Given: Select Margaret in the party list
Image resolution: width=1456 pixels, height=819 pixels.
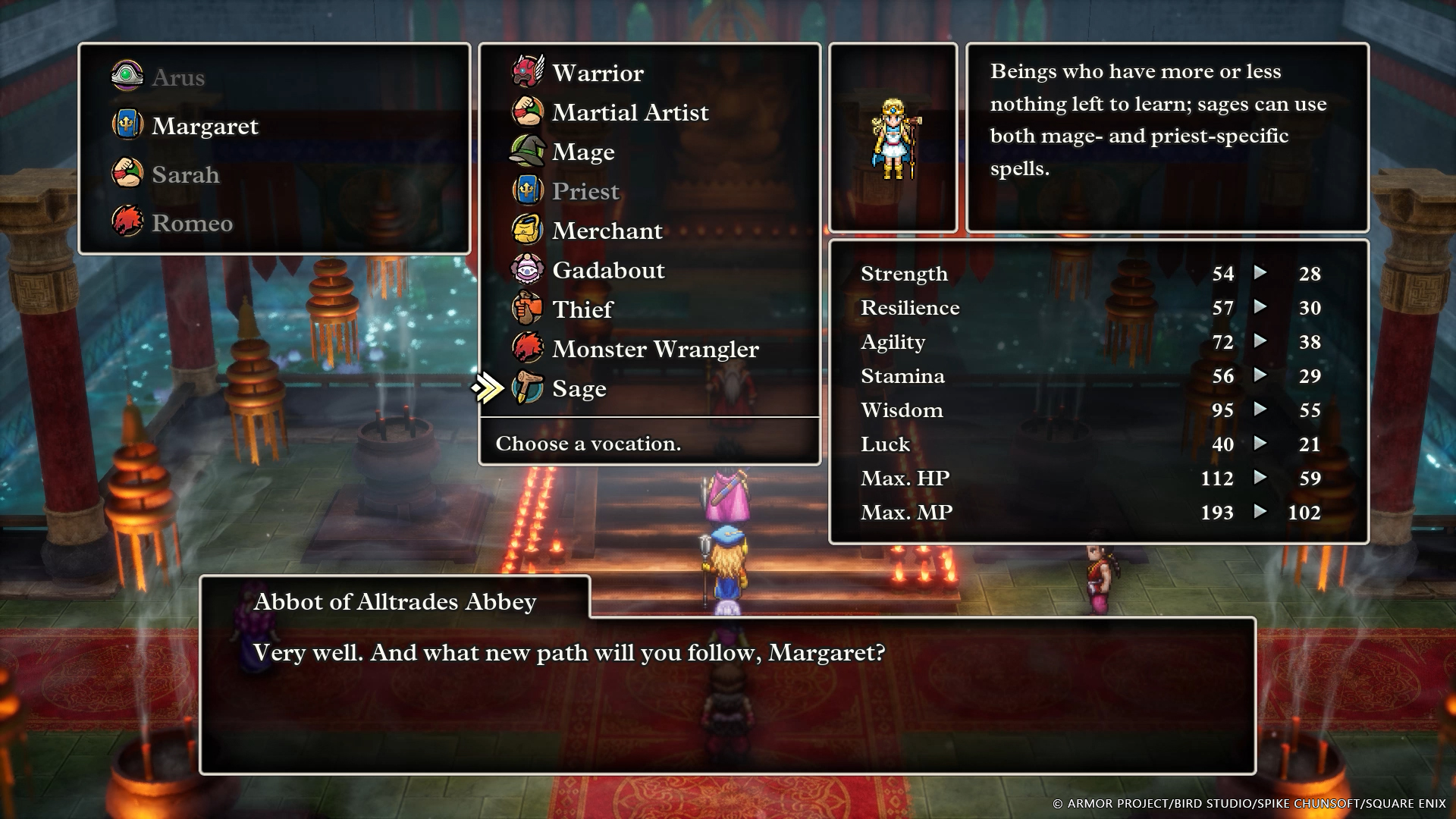Looking at the screenshot, I should [x=204, y=126].
